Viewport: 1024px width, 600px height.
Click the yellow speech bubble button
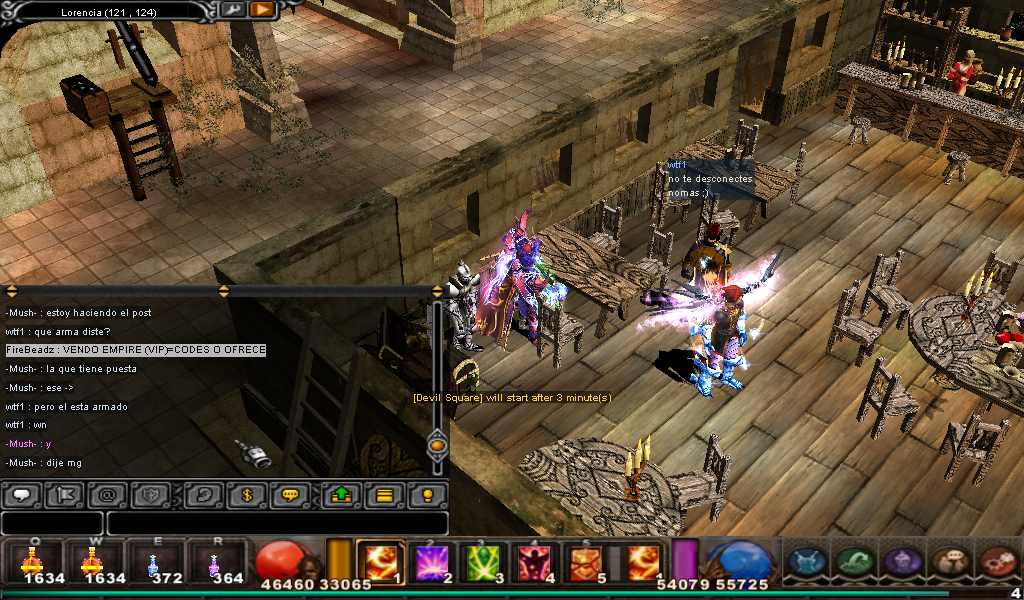pos(290,494)
